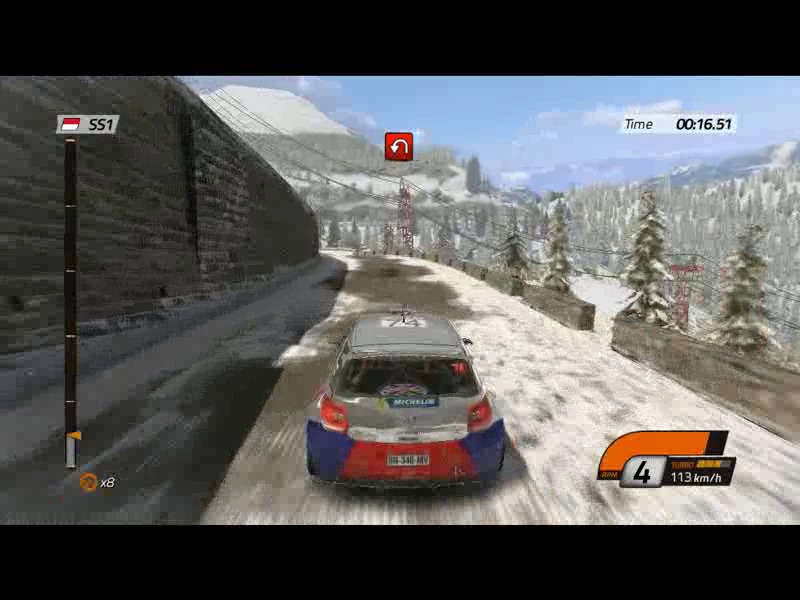Click the SS1 stage flag label

[87, 125]
